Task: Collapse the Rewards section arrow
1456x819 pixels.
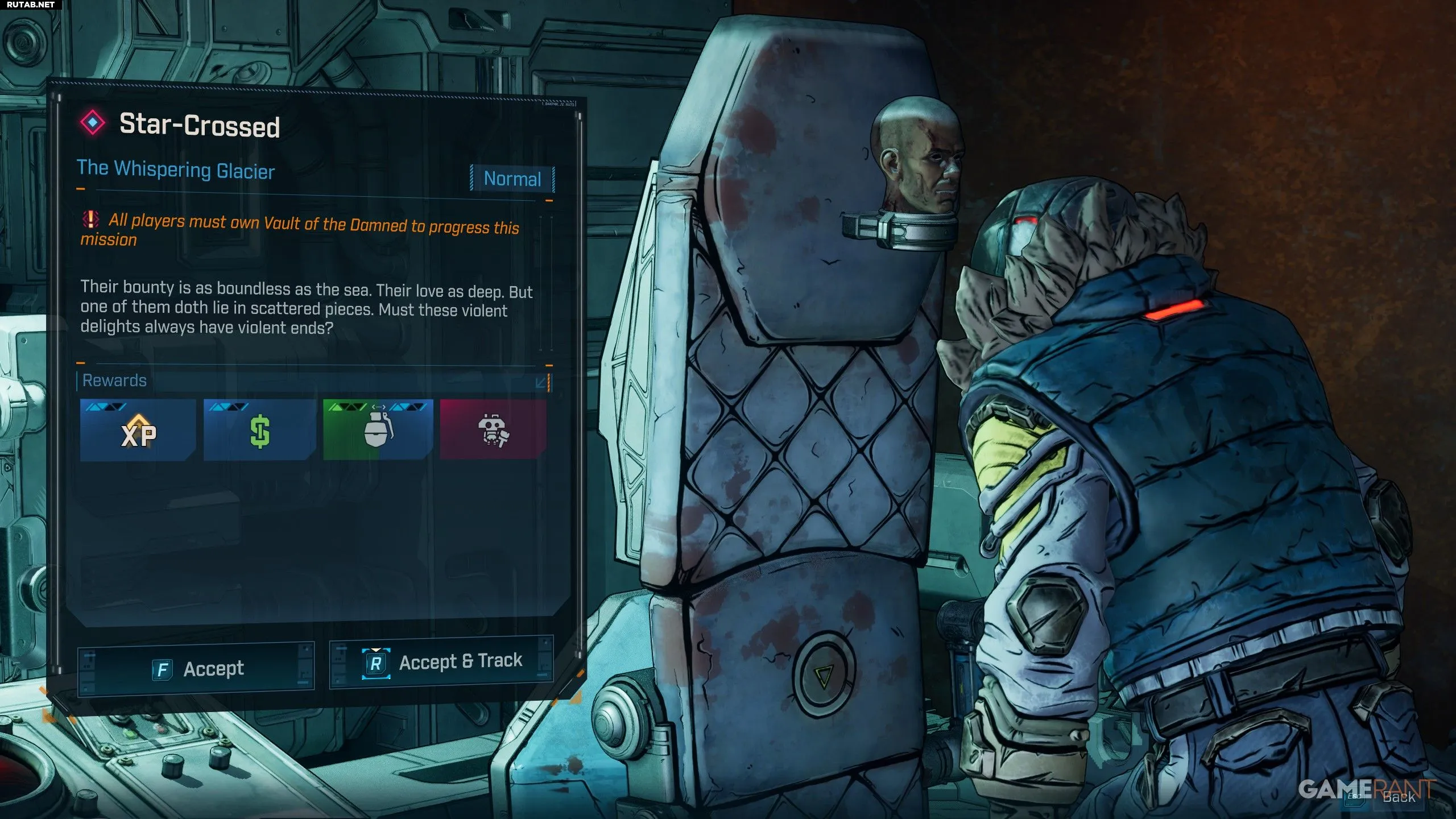Action: click(x=541, y=382)
